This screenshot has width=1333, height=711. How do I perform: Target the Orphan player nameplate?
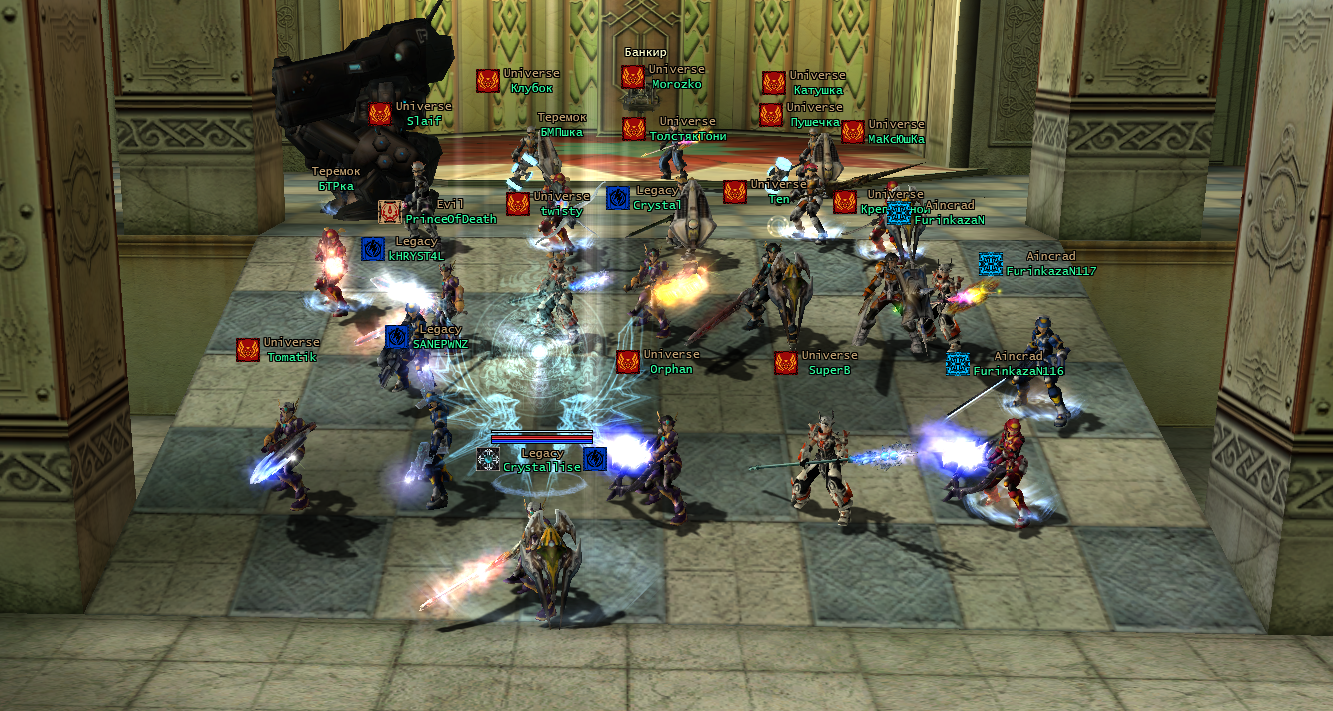[x=670, y=369]
